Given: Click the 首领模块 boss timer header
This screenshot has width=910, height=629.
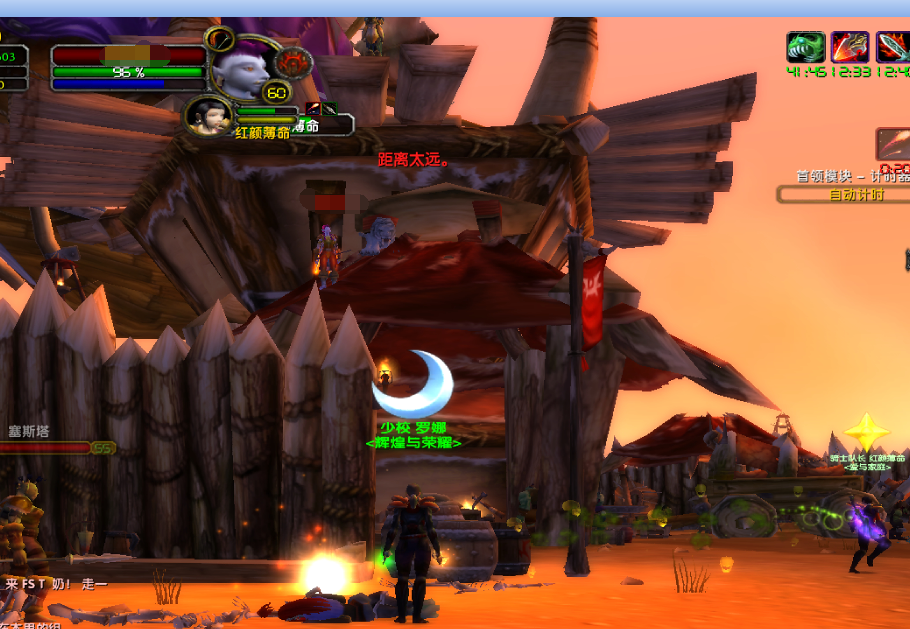Looking at the screenshot, I should [x=852, y=176].
